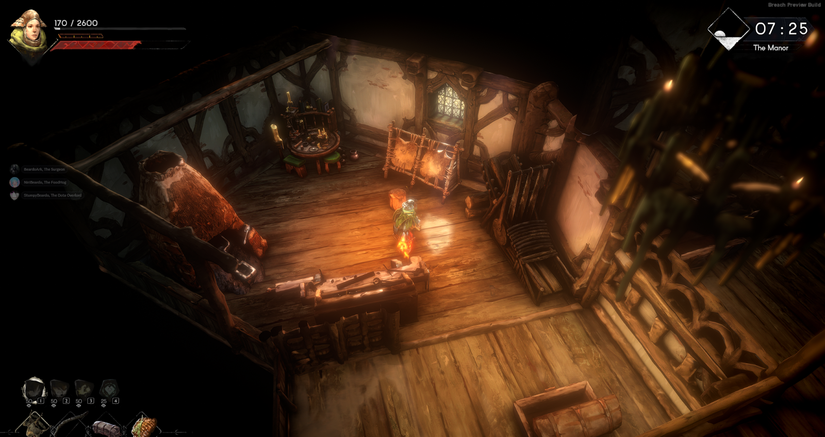Click the player character portrait
Screen dimensions: 825x437
pos(28,35)
